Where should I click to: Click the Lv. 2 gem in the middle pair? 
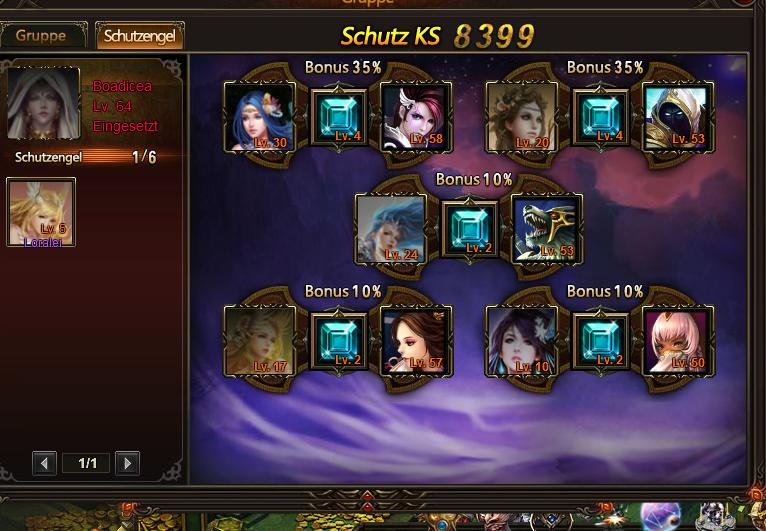pos(469,229)
